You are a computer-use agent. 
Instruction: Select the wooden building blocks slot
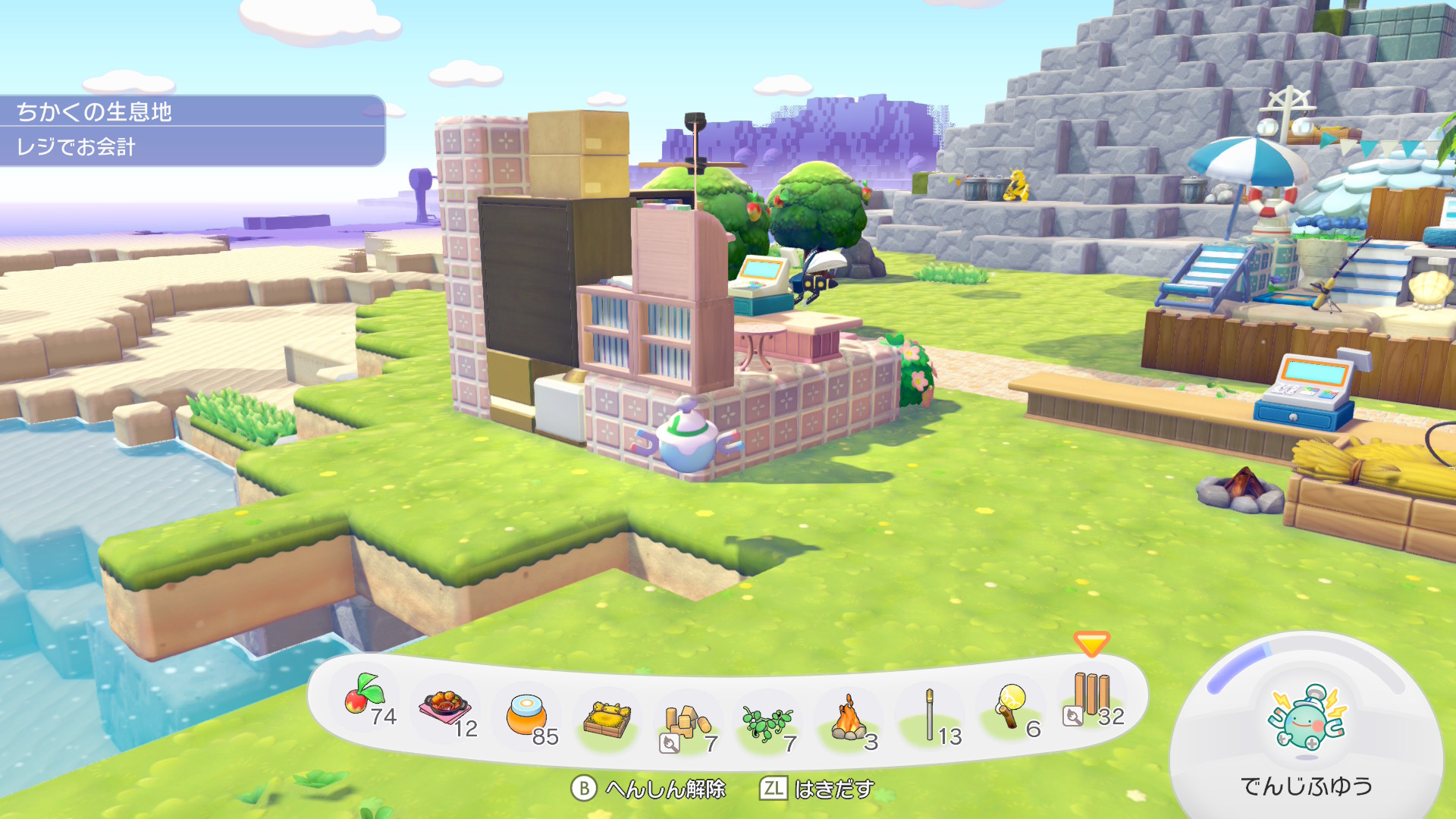point(687,723)
